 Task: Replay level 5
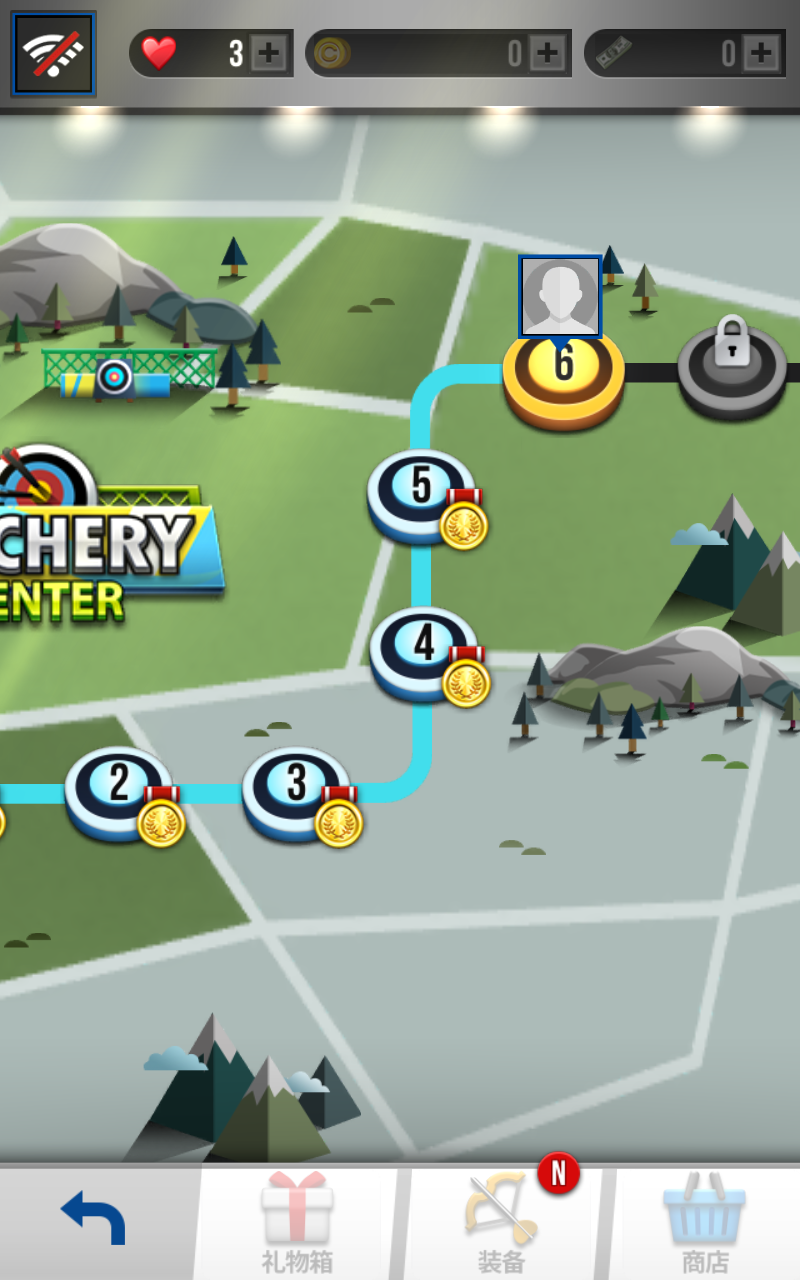pos(421,491)
